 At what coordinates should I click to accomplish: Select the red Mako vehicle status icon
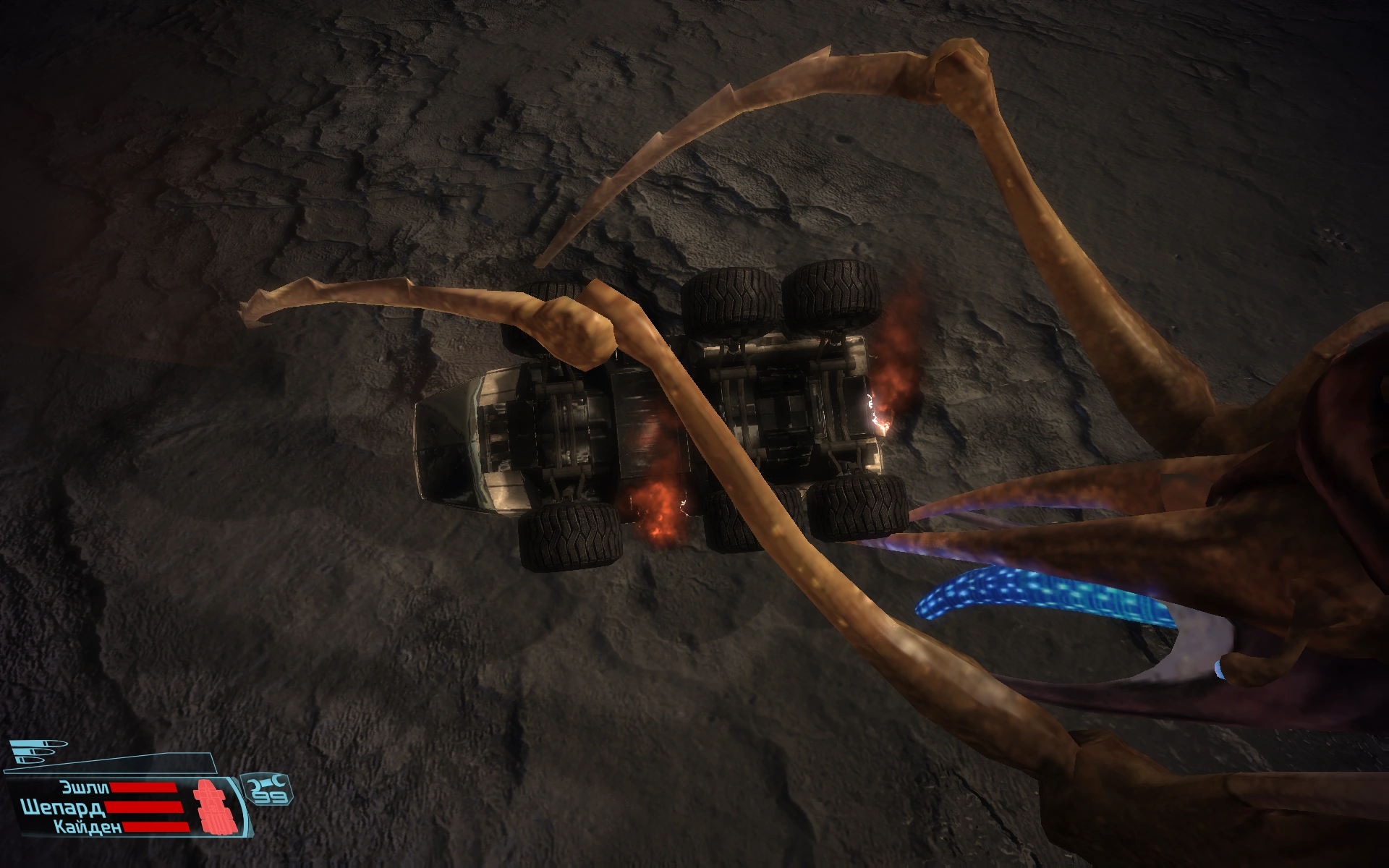(x=215, y=808)
